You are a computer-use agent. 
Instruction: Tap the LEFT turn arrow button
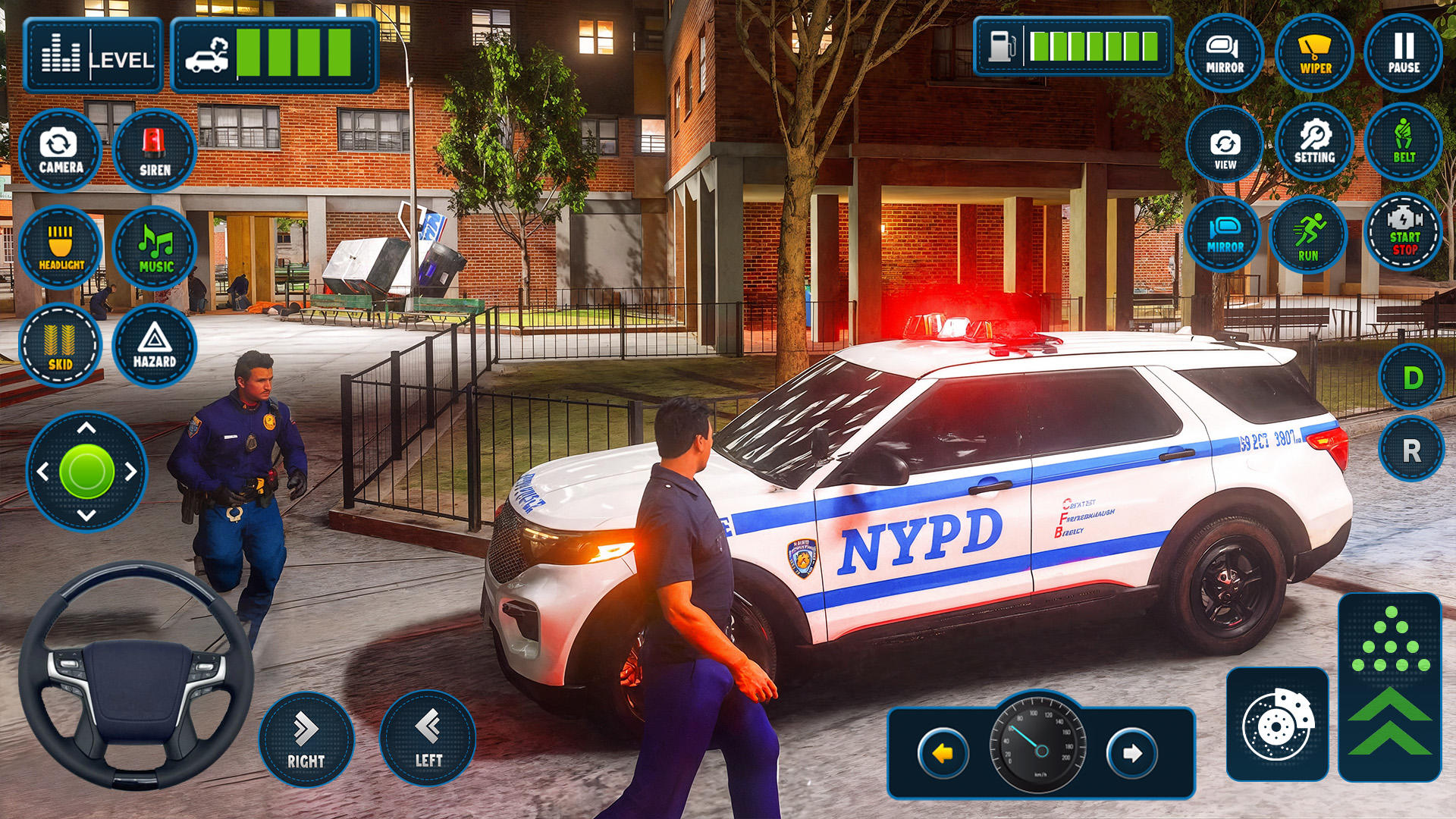coord(428,737)
